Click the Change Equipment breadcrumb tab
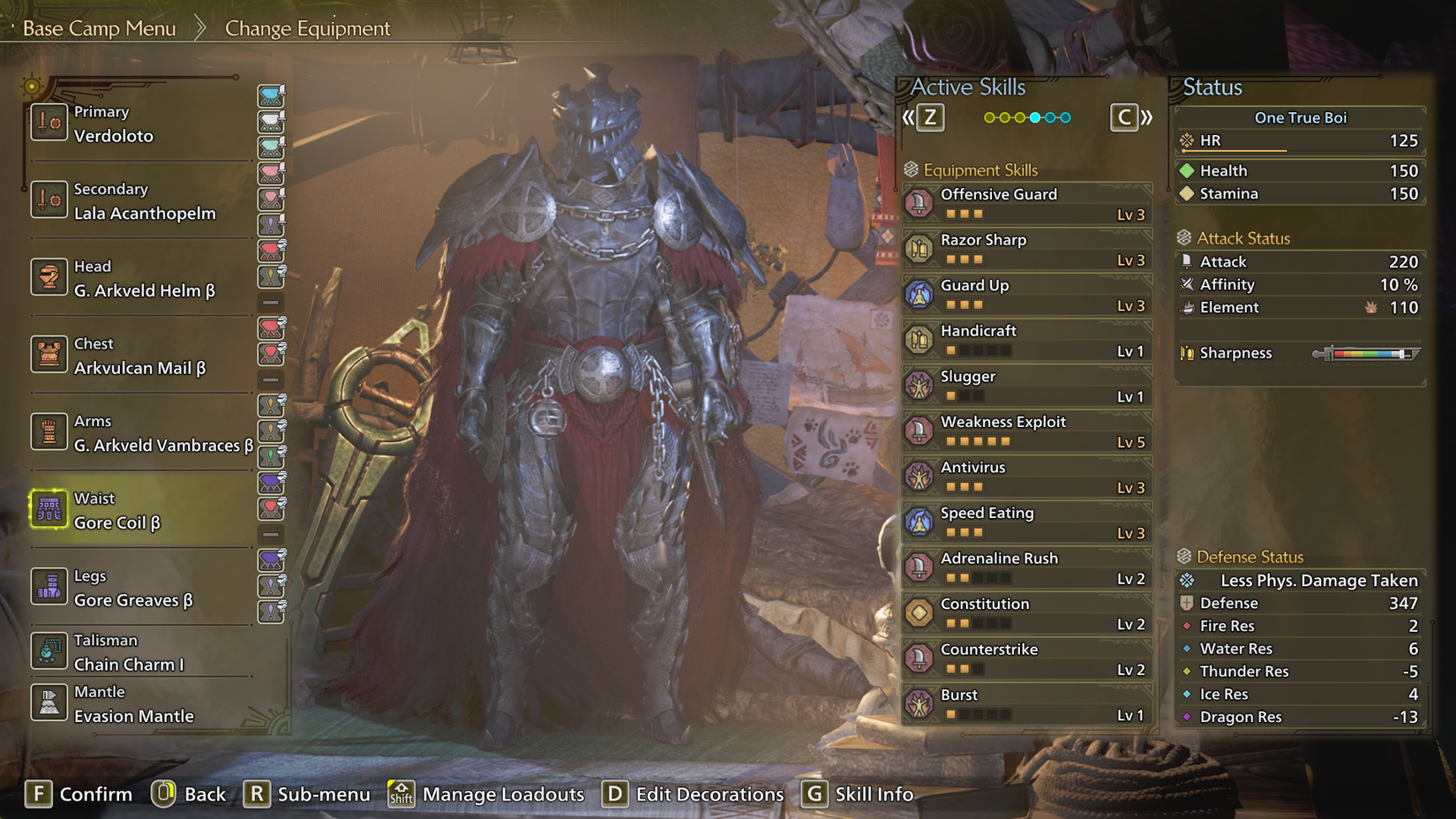This screenshot has width=1456, height=819. pyautogui.click(x=307, y=28)
